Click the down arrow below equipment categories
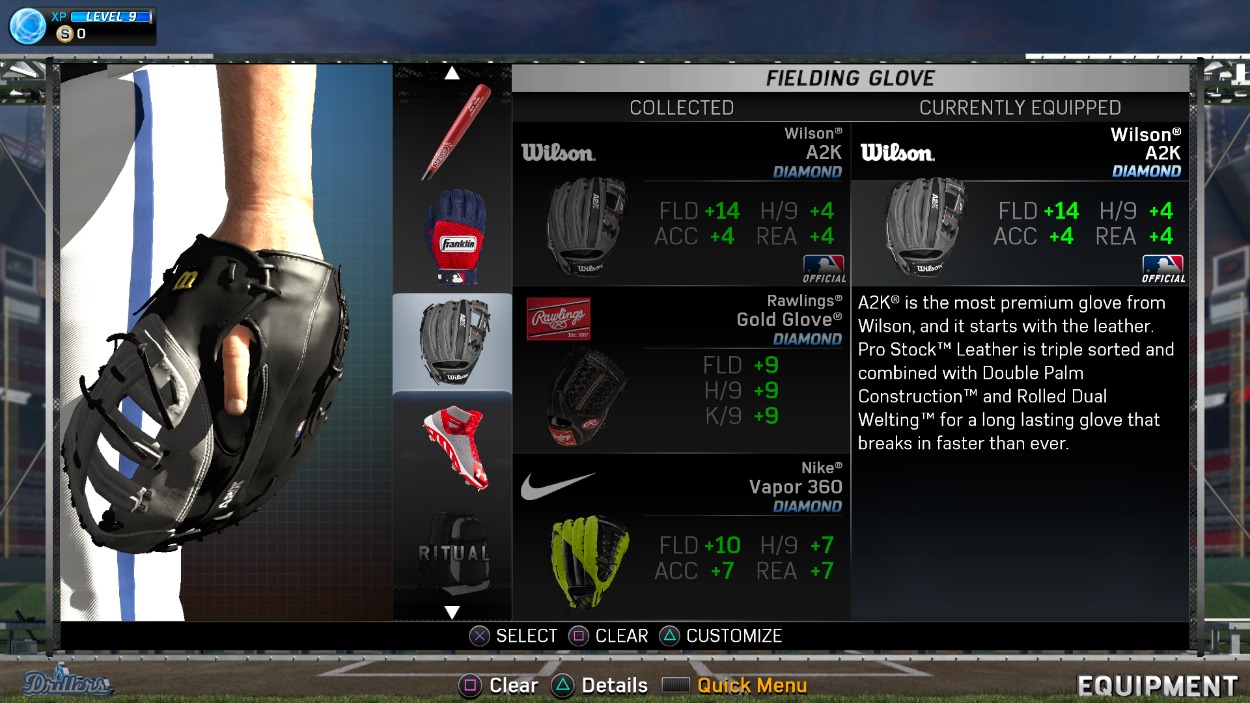 [x=452, y=612]
